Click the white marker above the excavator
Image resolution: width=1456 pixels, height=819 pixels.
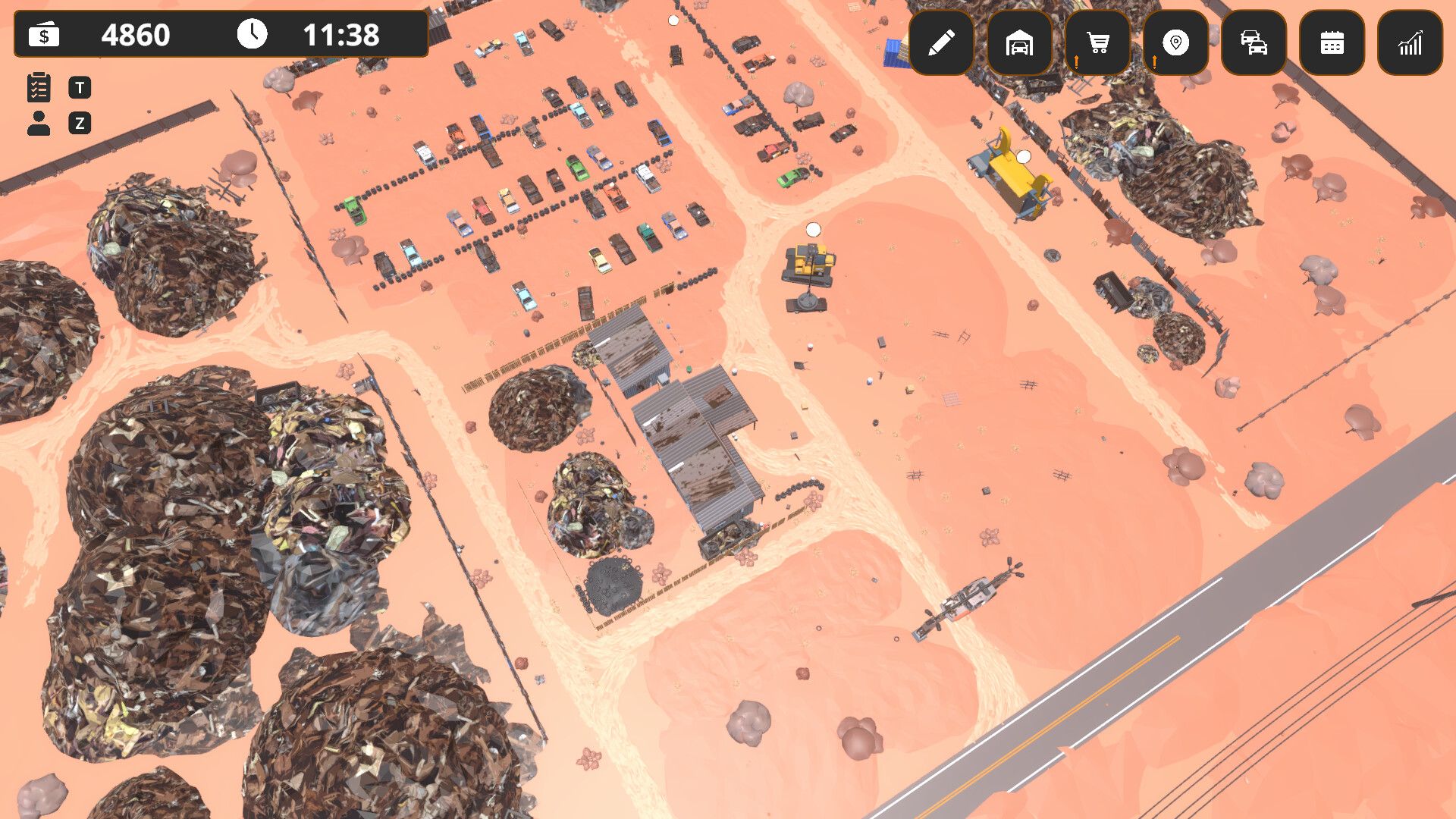click(x=813, y=227)
